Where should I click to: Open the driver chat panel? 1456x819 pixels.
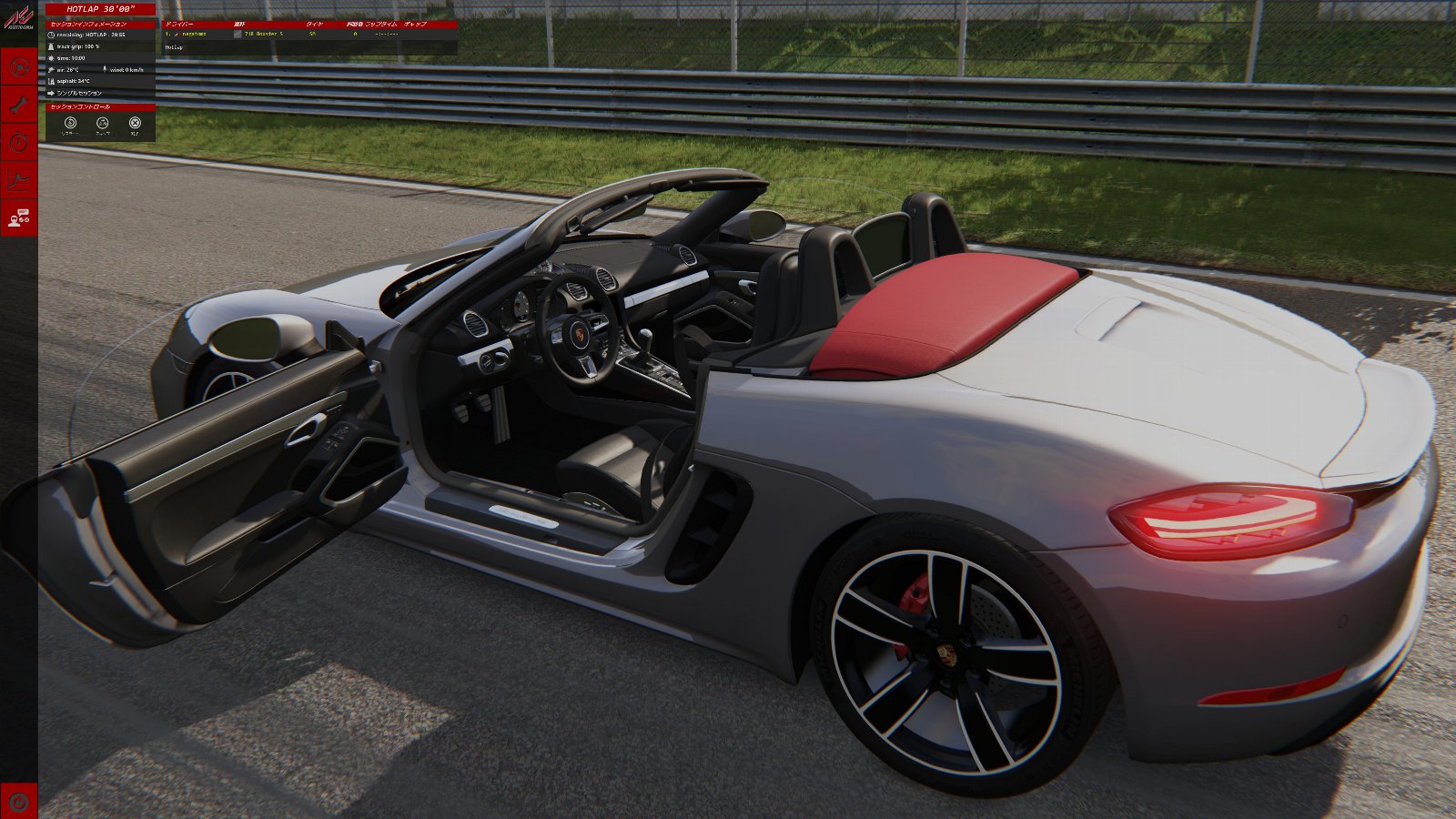click(x=18, y=217)
